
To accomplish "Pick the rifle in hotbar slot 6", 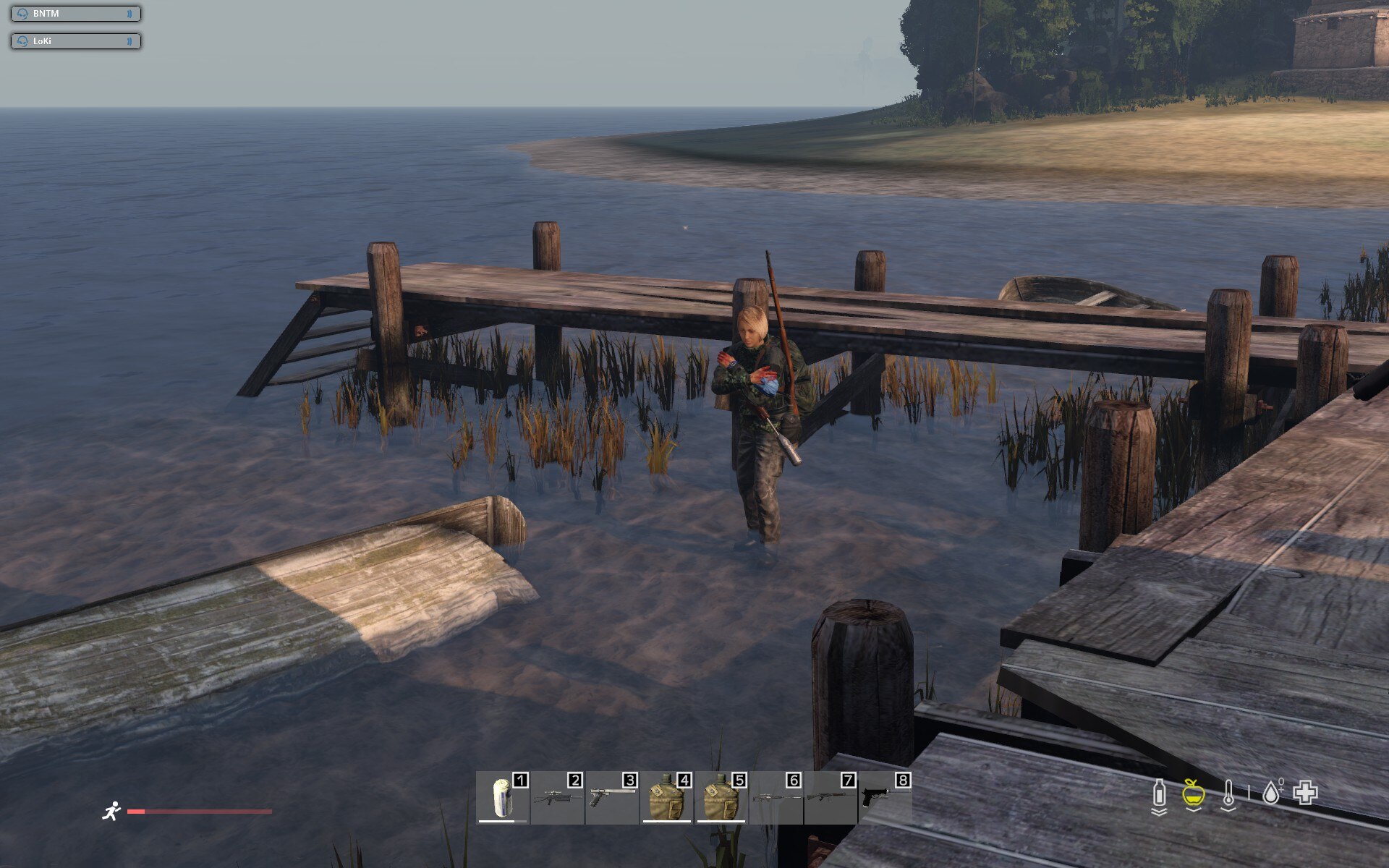I will (776, 798).
